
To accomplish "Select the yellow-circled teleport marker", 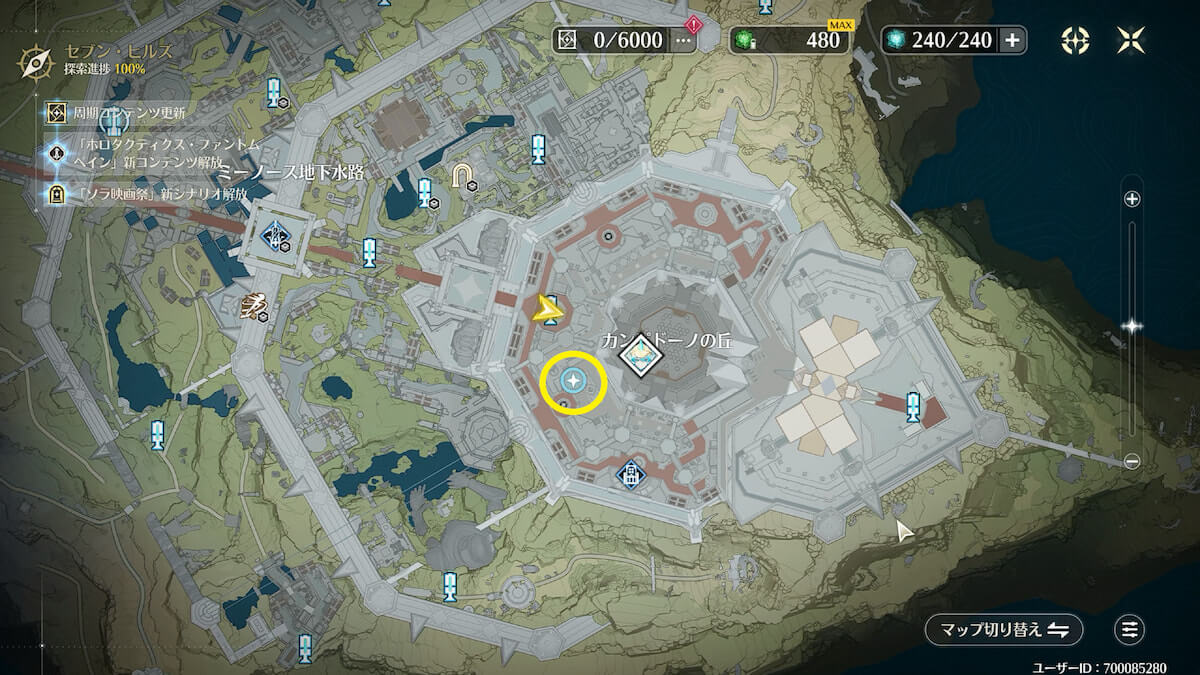I will (x=574, y=380).
